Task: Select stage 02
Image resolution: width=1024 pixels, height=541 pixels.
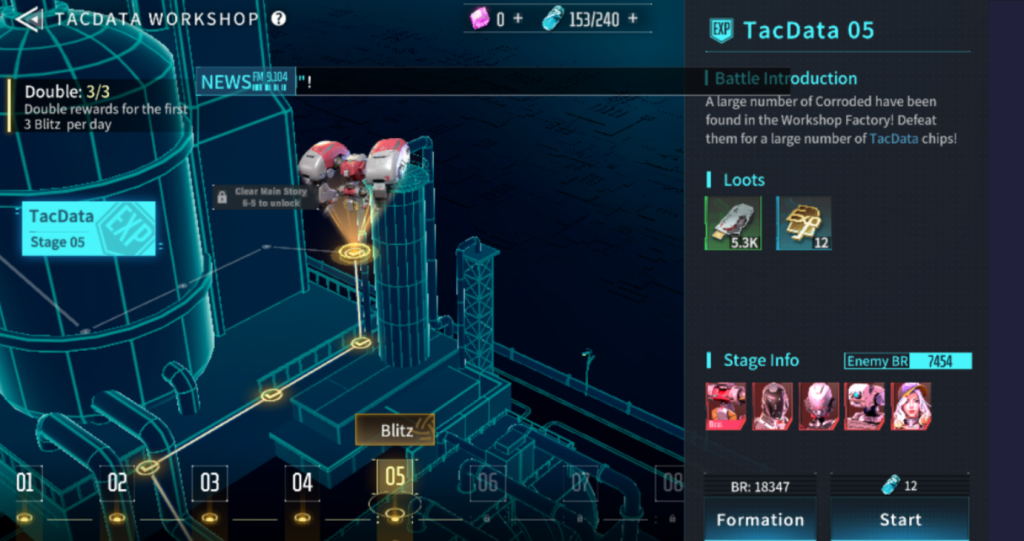Action: click(117, 484)
